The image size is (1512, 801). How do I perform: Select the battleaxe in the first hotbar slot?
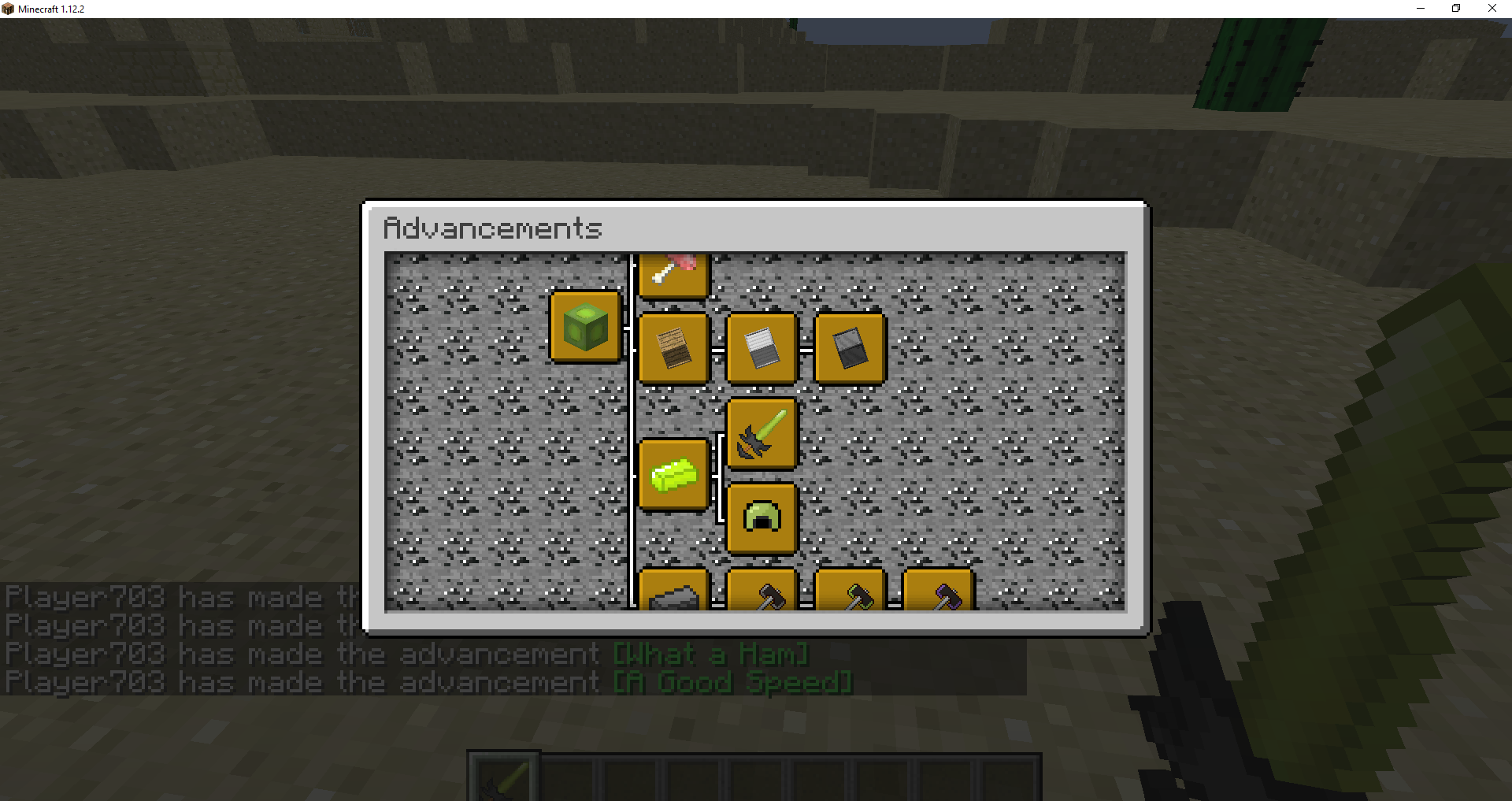502,781
